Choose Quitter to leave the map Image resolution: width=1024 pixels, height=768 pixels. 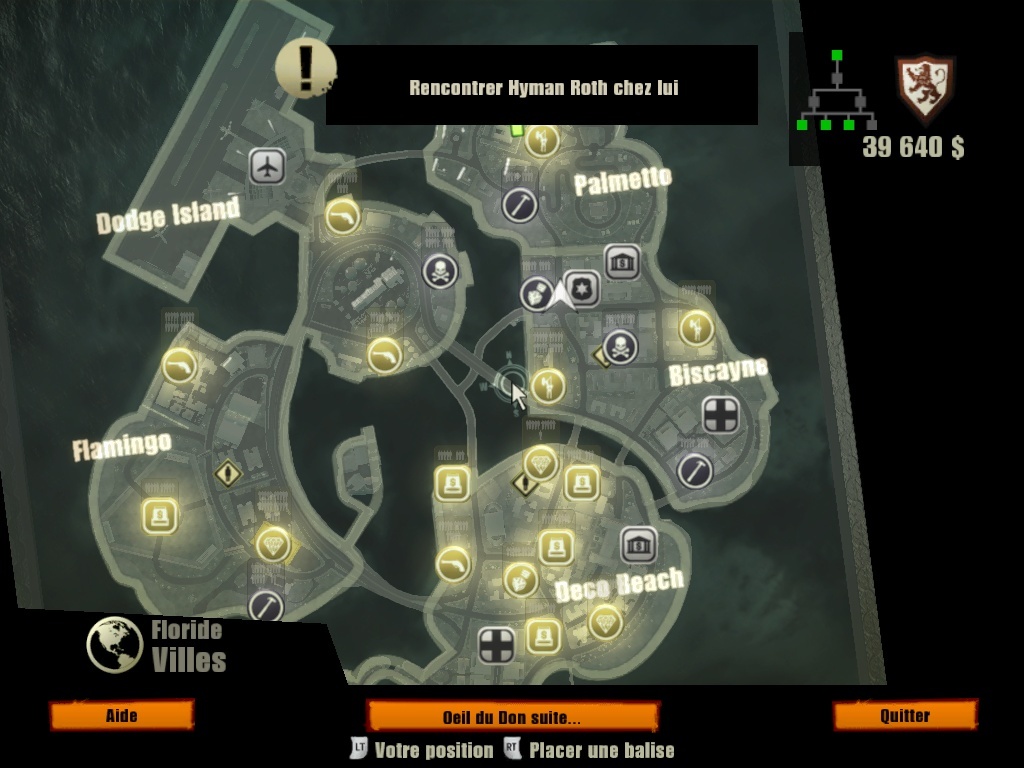pyautogui.click(x=905, y=716)
